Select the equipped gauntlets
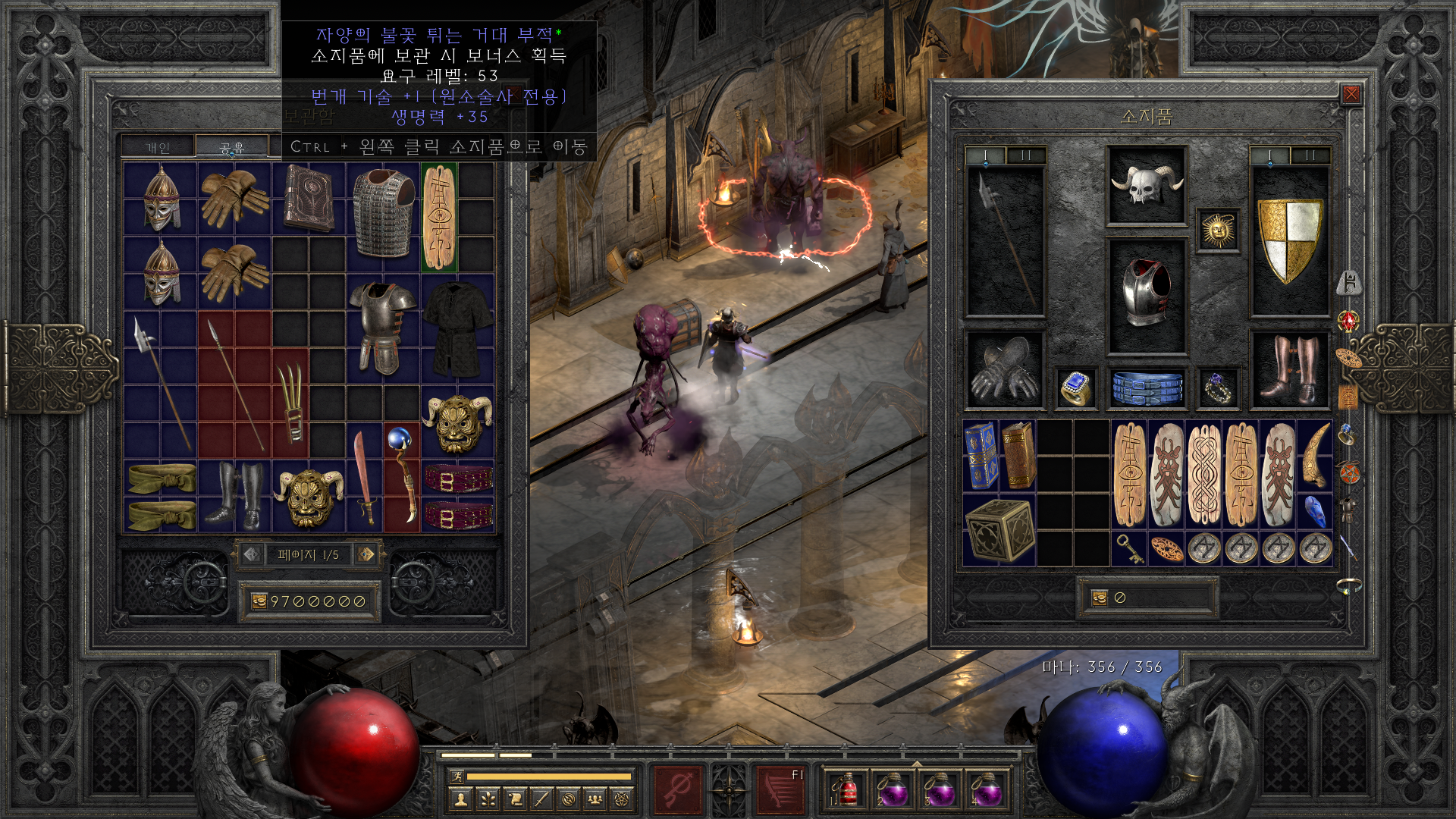The width and height of the screenshot is (1456, 819). coord(1004,369)
